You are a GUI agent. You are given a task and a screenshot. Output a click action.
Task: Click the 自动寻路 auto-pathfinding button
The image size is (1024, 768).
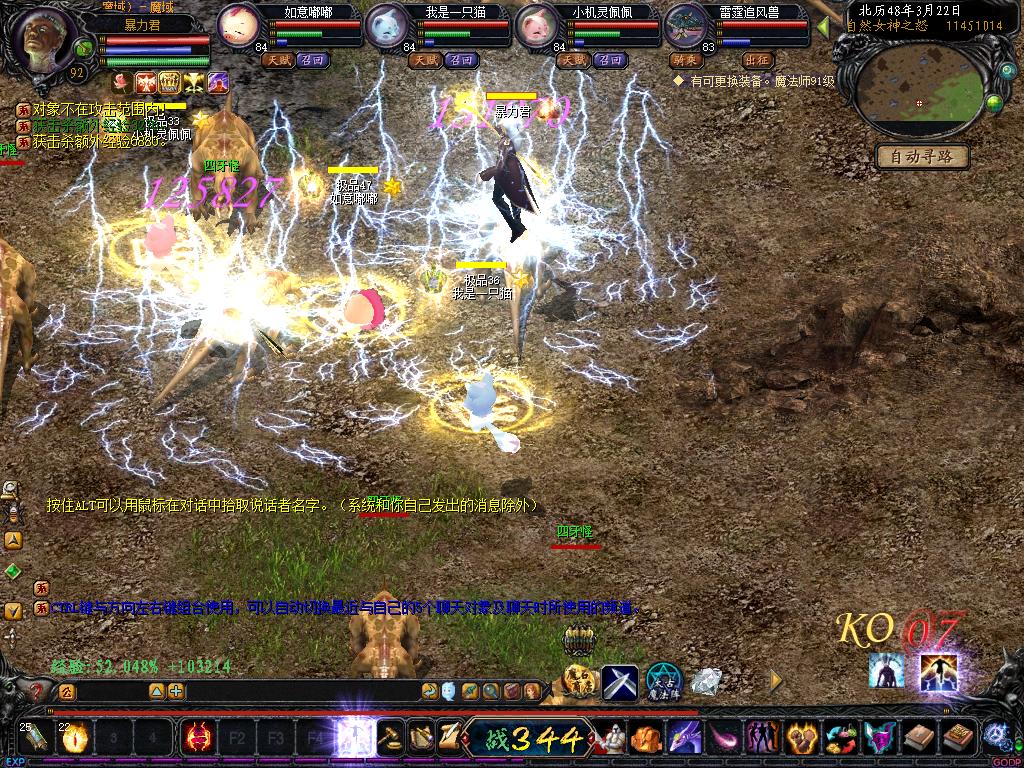pos(922,156)
